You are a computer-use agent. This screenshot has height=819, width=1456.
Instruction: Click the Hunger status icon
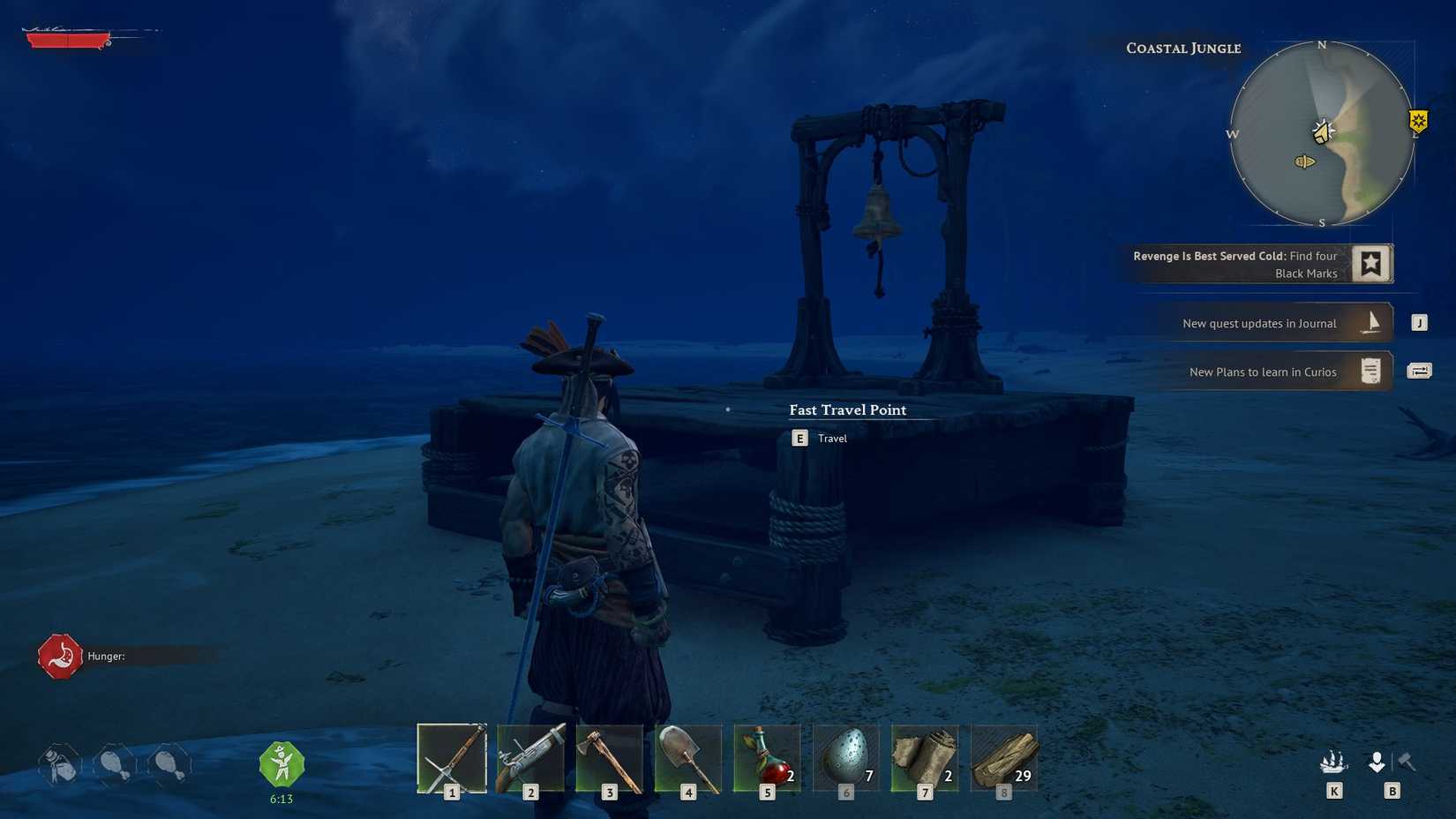point(59,656)
